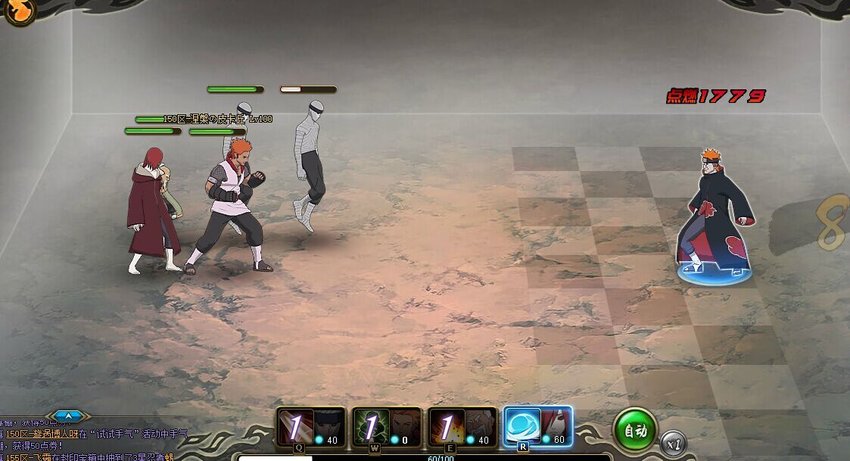Toggle the green 自动 auto-battle button
Image resolution: width=850 pixels, height=461 pixels.
point(634,429)
